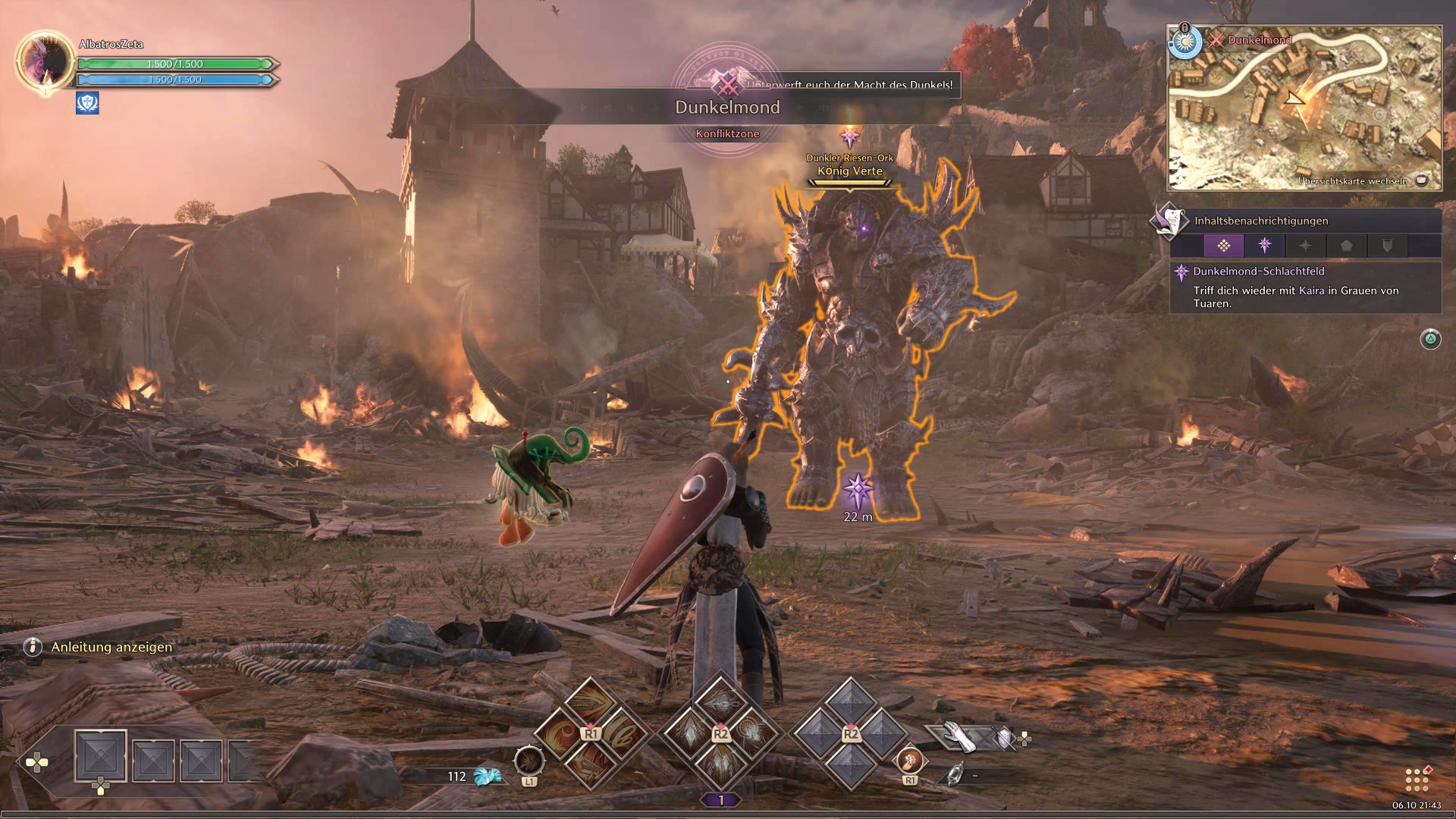
Task: Select the AlbatrosZeta character portrait
Action: (44, 61)
